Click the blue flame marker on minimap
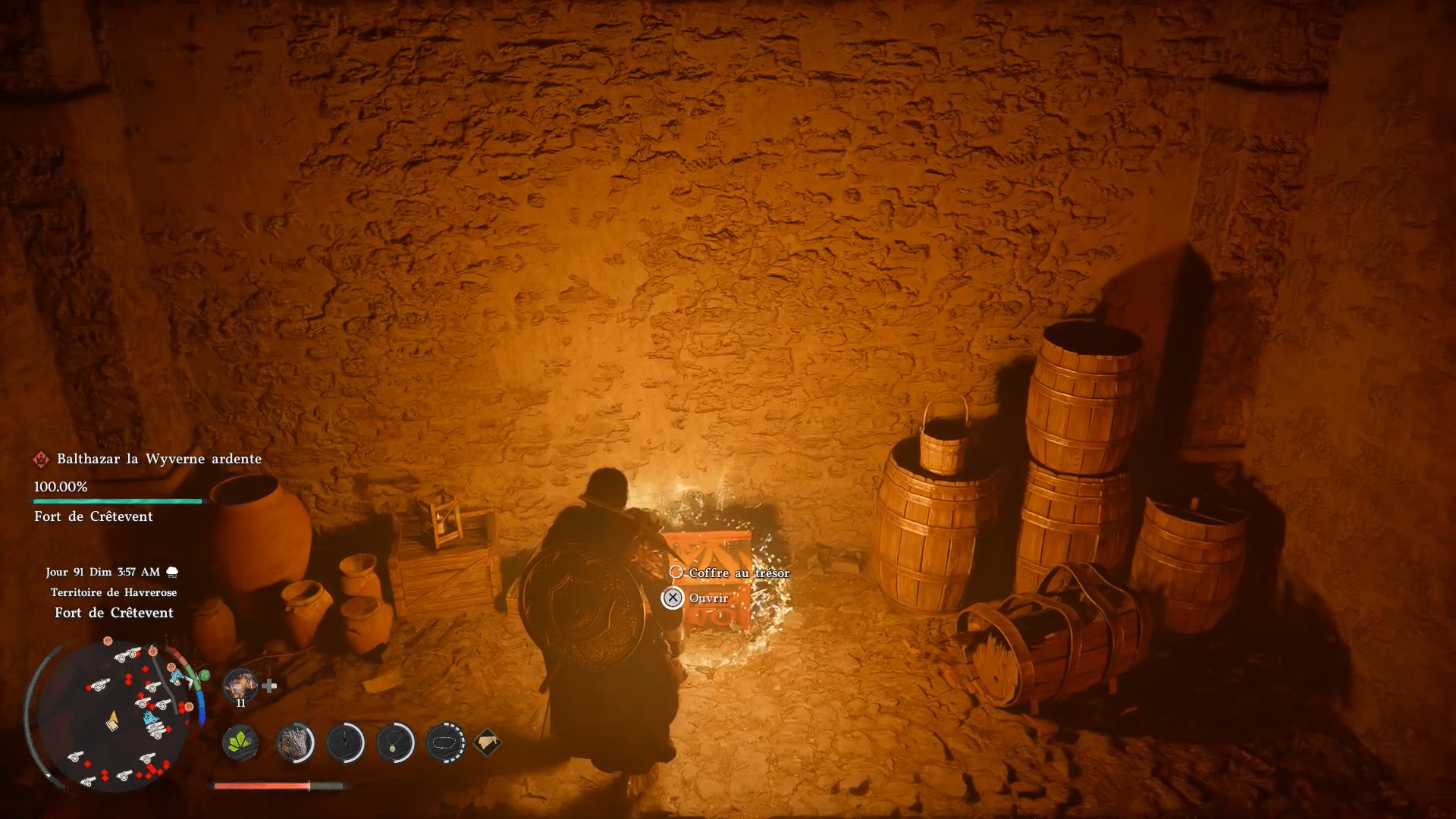Screen dimensions: 1456x819 pos(150,717)
